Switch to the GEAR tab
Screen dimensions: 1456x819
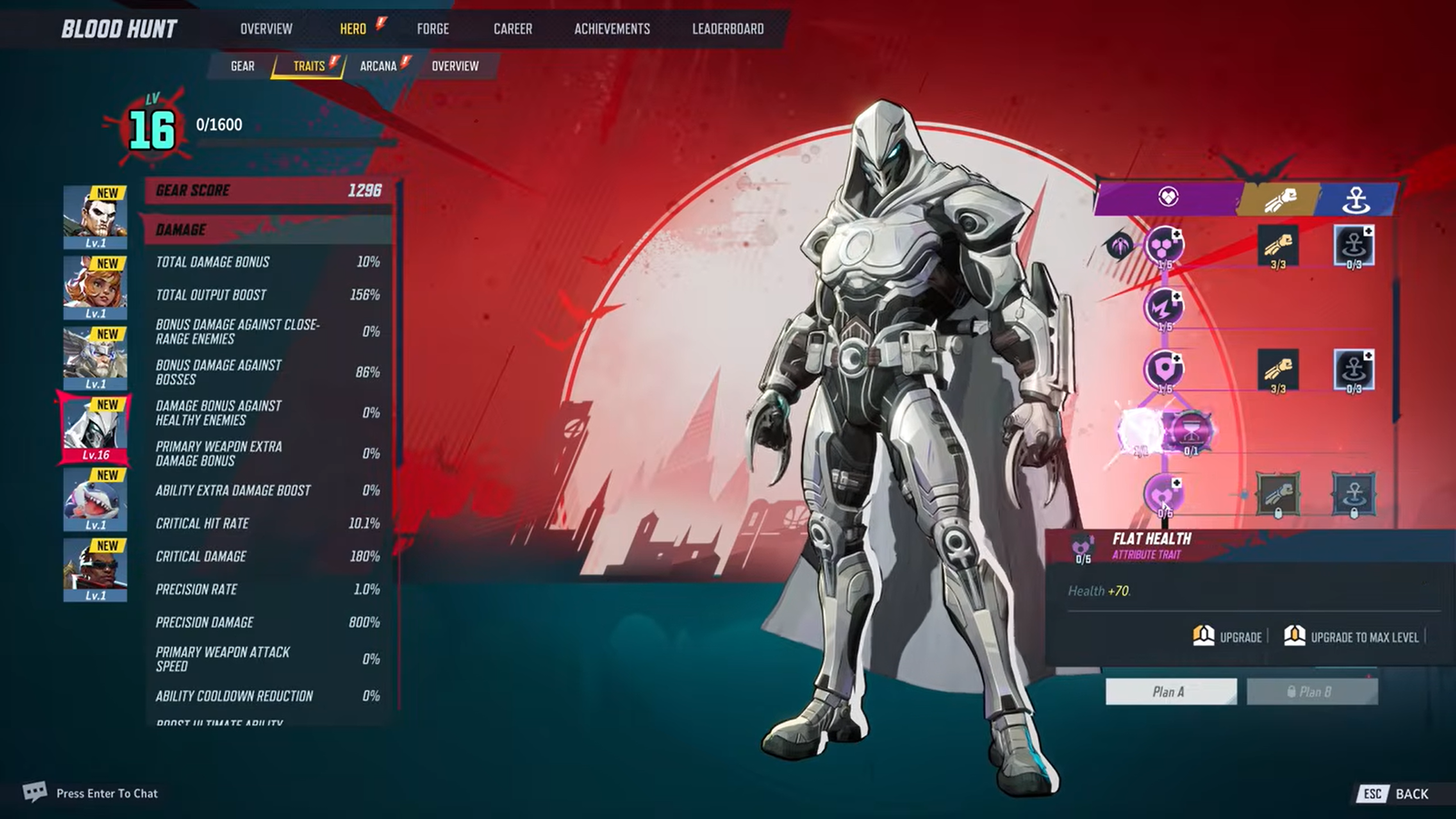[241, 66]
